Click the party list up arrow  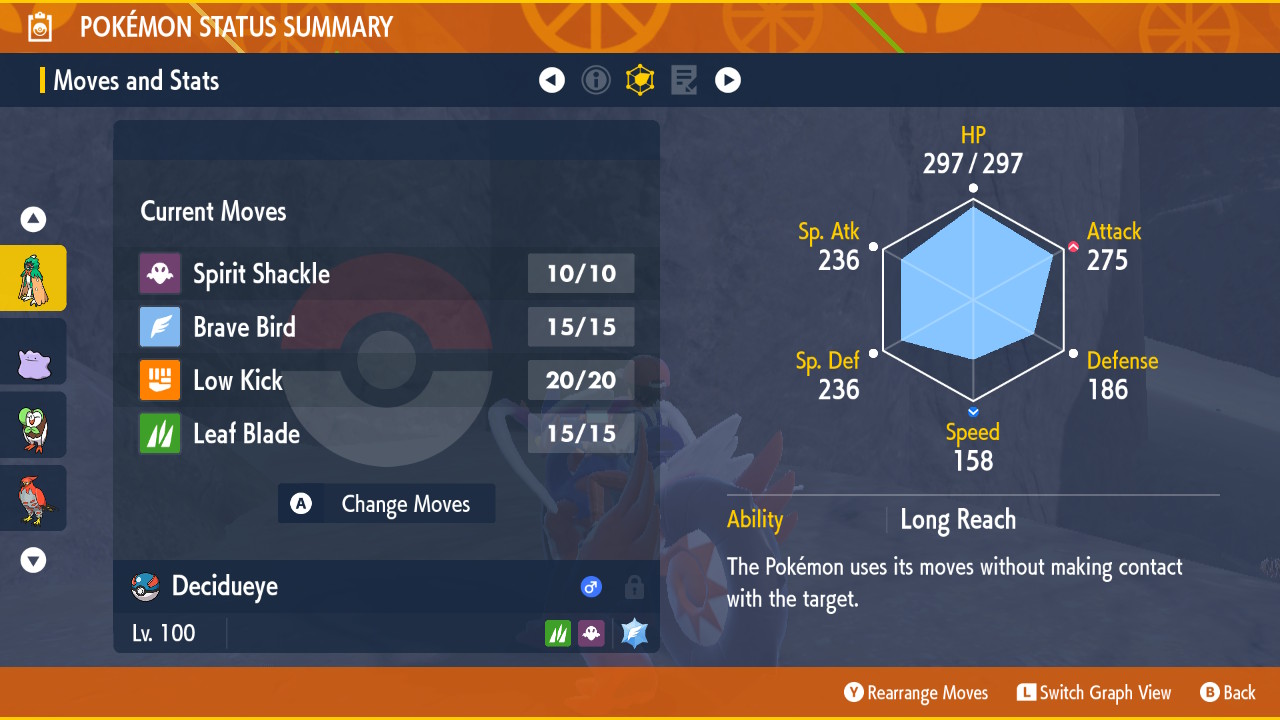33,219
